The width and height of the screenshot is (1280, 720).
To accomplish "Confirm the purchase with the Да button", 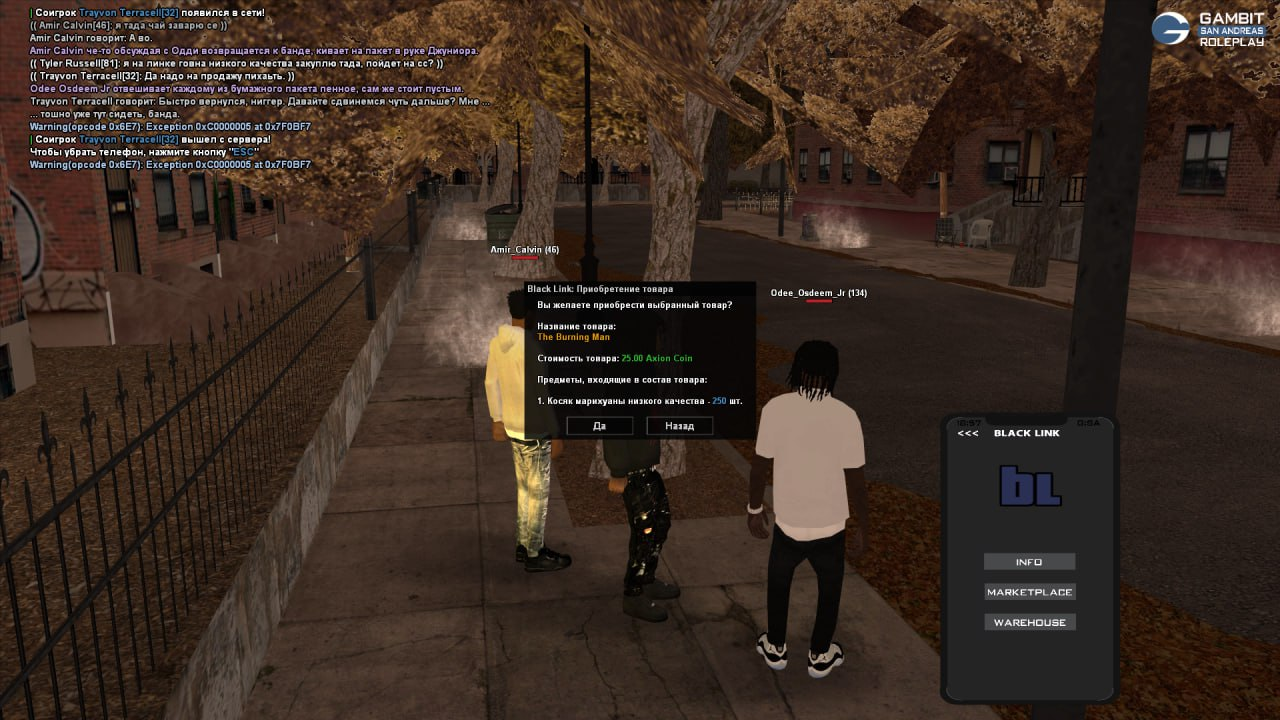I will point(599,426).
